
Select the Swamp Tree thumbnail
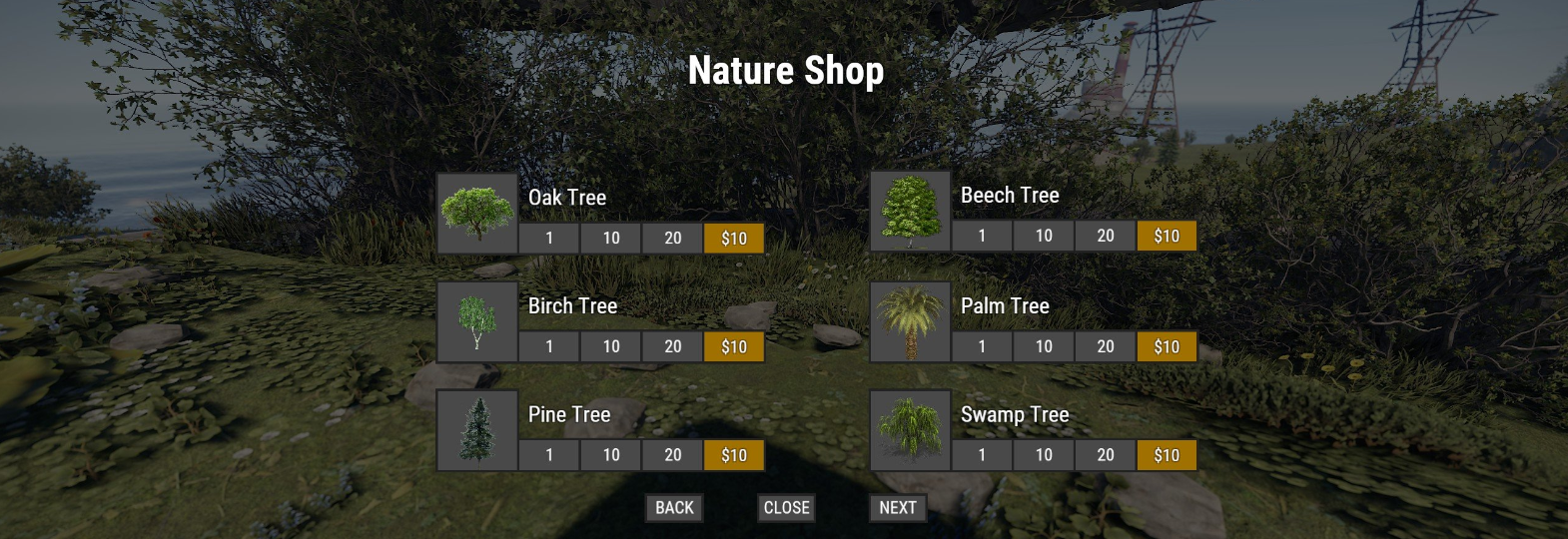click(910, 430)
